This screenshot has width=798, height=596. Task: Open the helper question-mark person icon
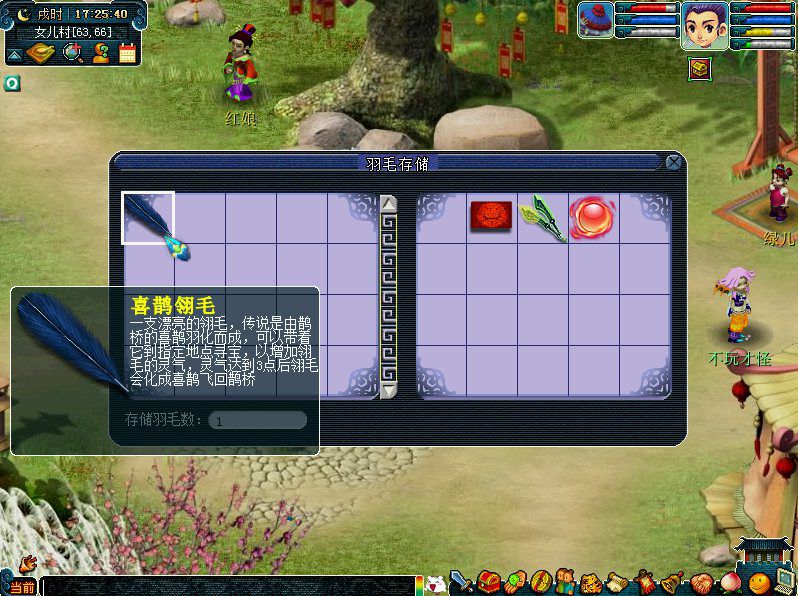(100, 53)
